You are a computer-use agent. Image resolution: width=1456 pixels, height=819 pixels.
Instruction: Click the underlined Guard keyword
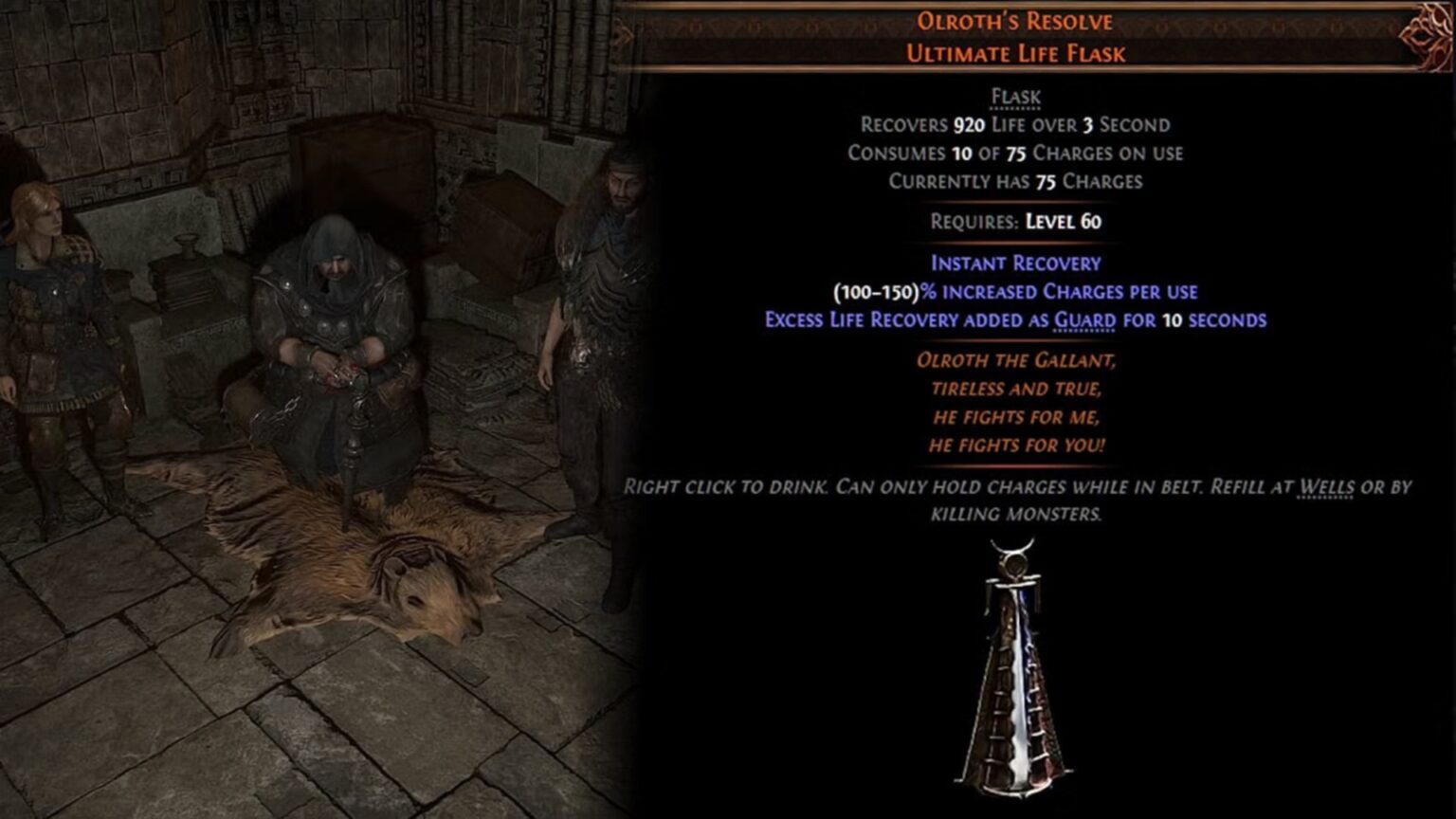tap(1084, 320)
